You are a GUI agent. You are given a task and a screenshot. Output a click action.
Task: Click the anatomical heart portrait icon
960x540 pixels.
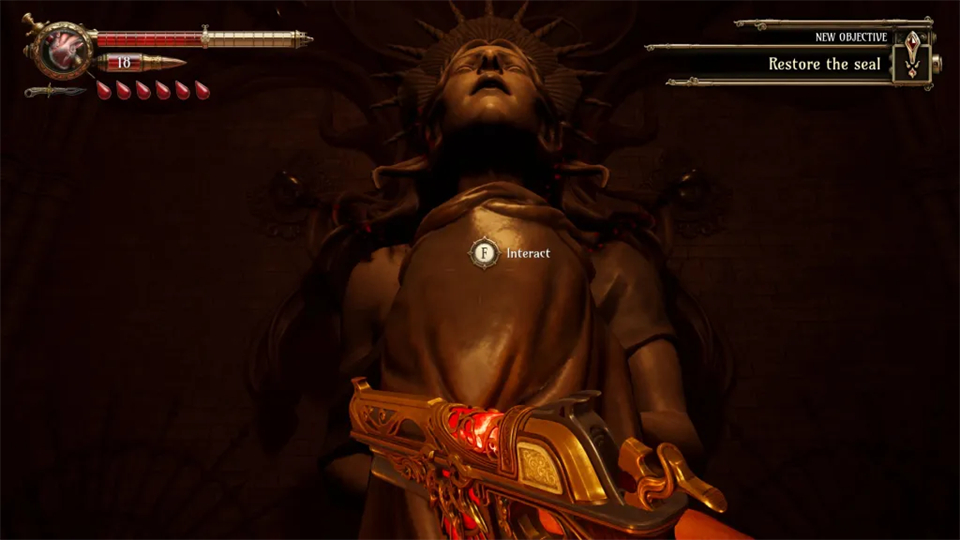coord(63,48)
